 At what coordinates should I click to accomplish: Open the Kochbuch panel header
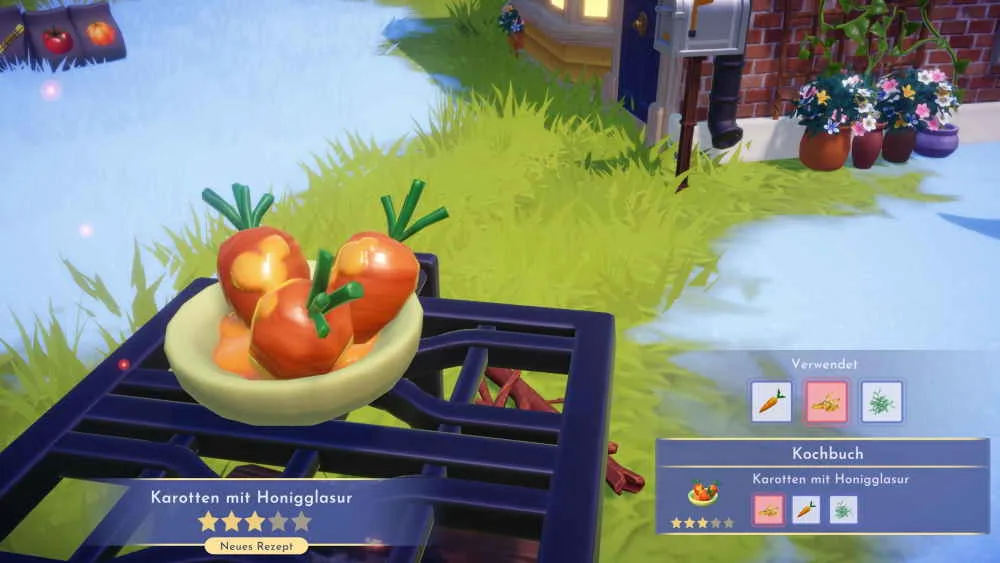[827, 453]
